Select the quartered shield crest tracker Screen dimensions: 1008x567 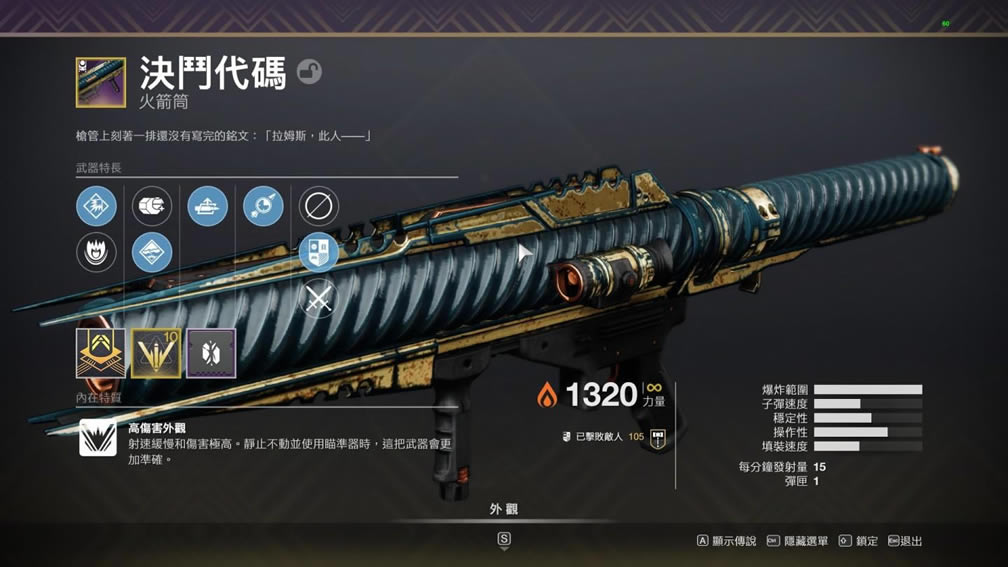pos(318,253)
